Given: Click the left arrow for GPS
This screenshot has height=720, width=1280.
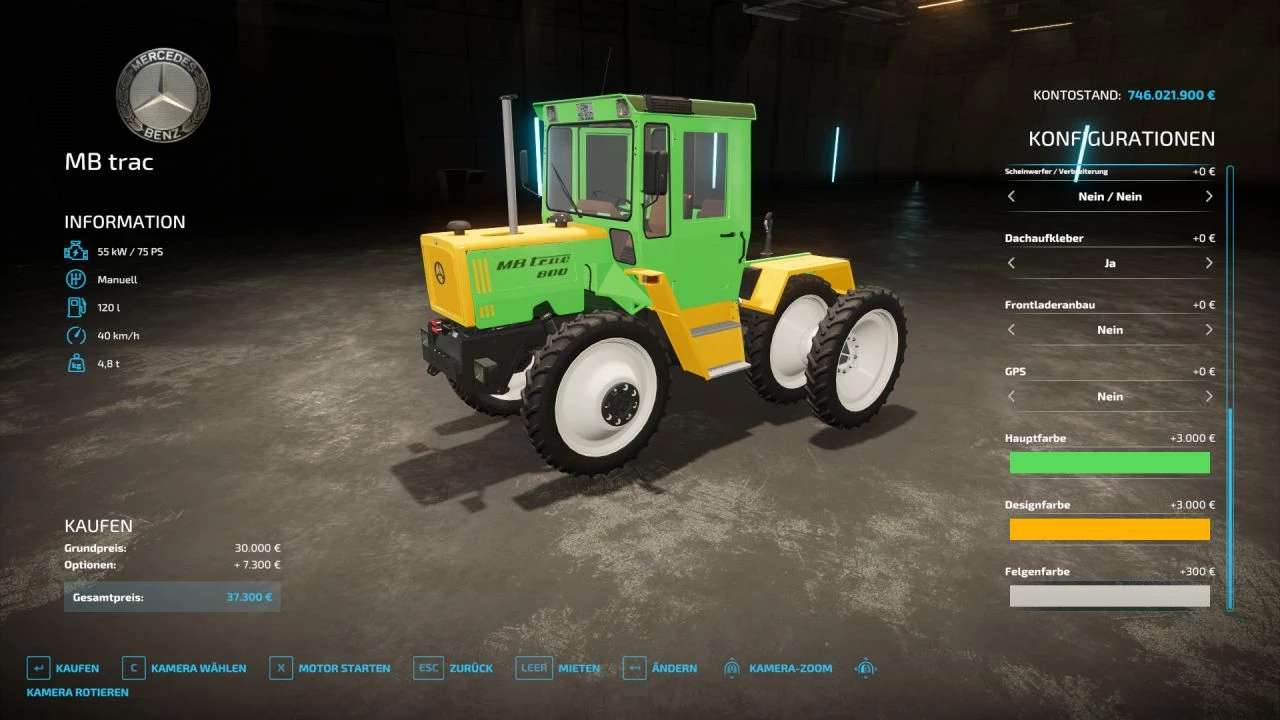Looking at the screenshot, I should coord(1011,396).
